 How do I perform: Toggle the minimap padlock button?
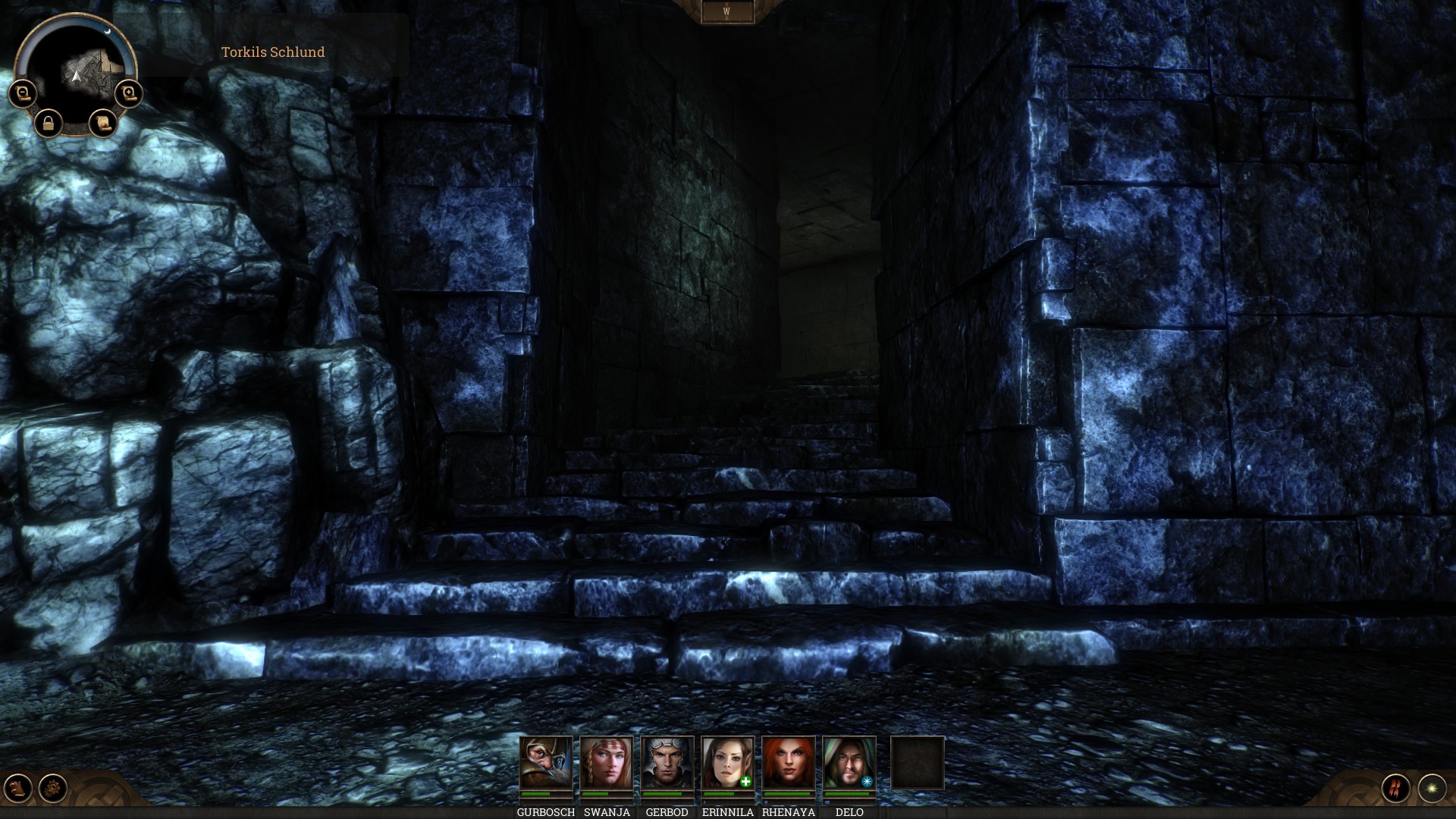49,123
